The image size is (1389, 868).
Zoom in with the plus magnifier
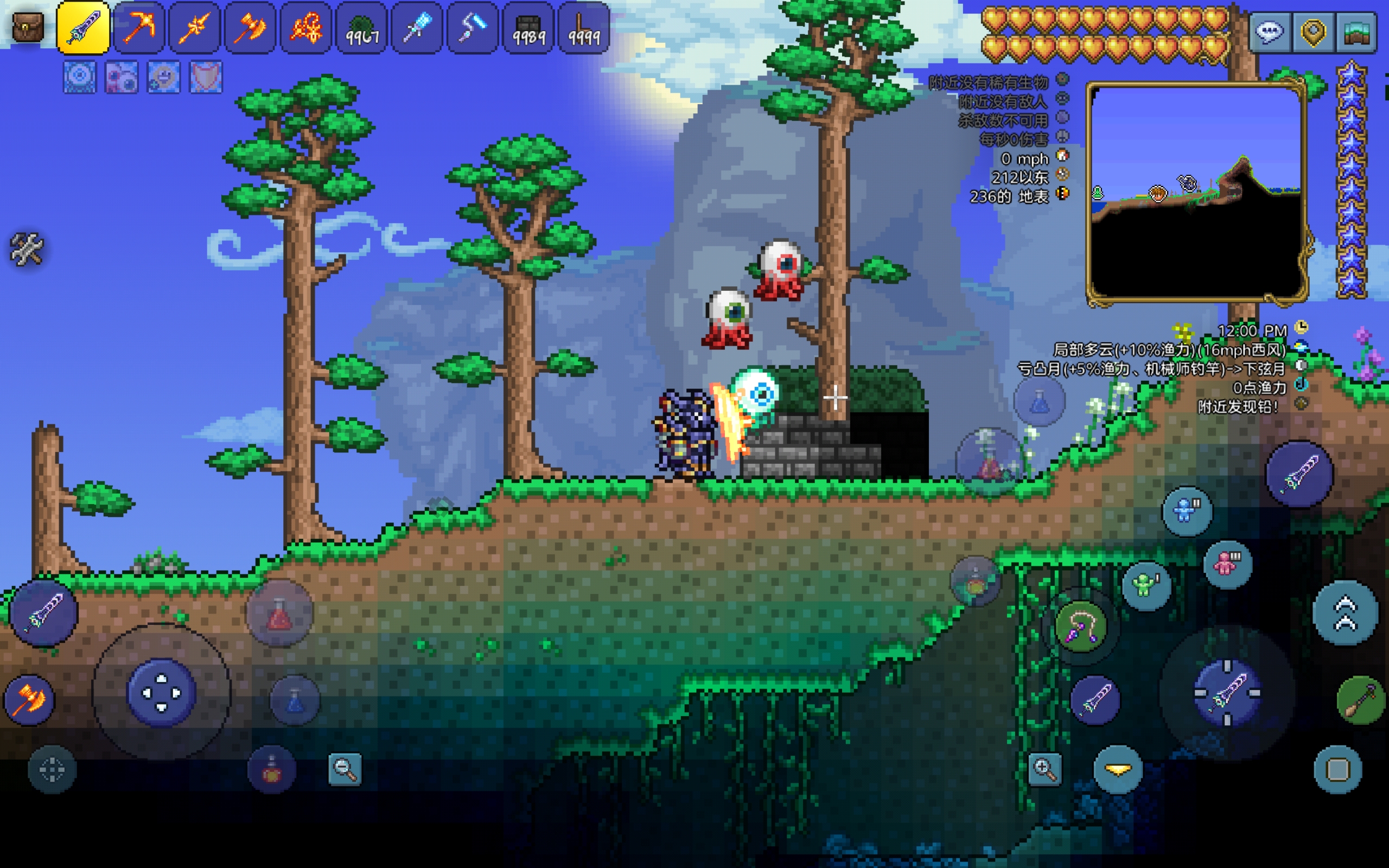(x=1044, y=769)
